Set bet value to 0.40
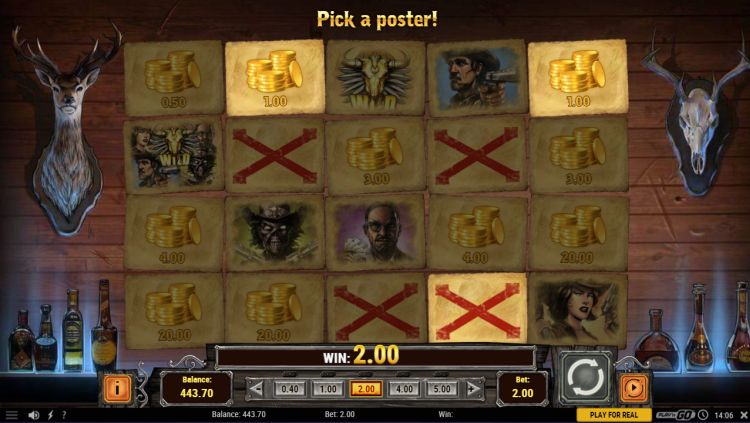Screen dimensions: 750x423 (x=290, y=389)
